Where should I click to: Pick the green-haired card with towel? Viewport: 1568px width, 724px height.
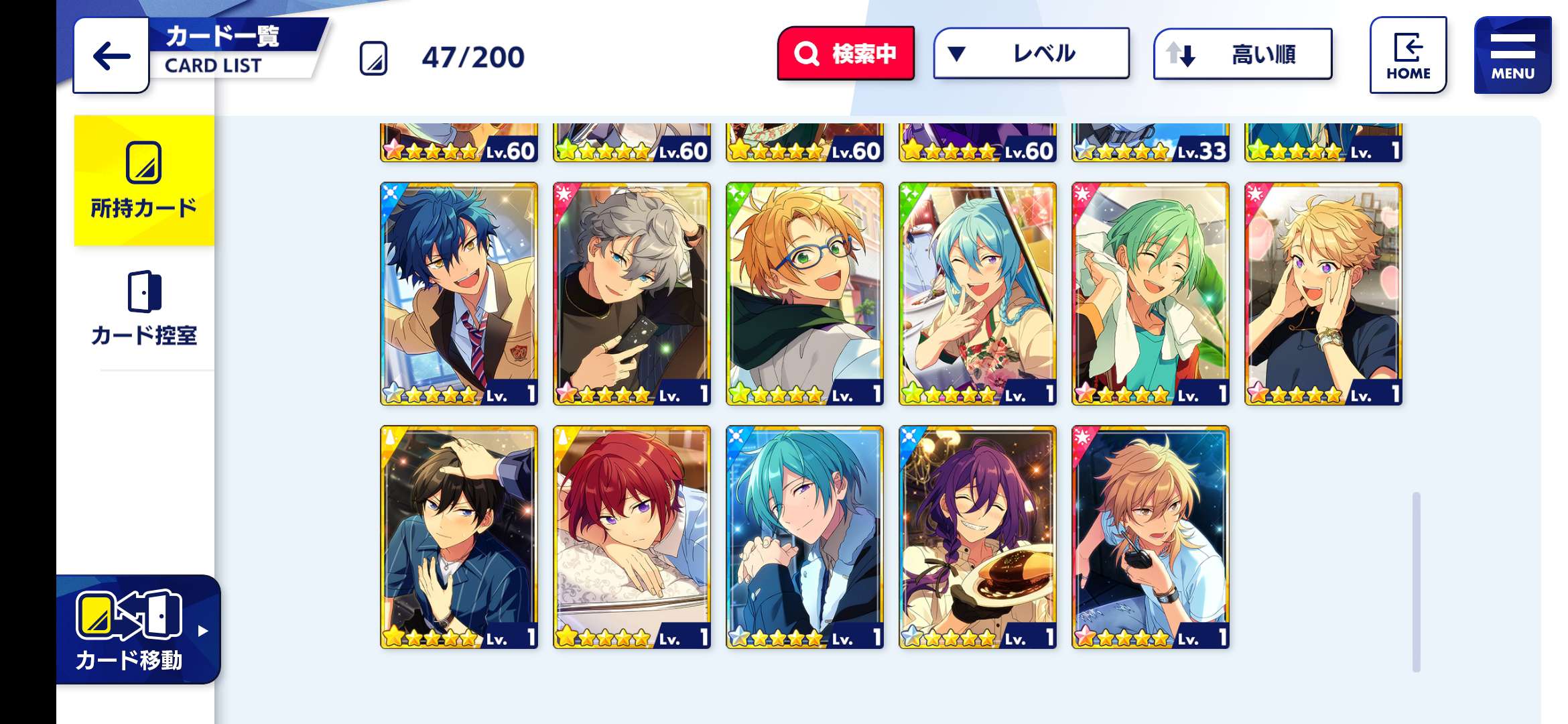tap(1151, 294)
